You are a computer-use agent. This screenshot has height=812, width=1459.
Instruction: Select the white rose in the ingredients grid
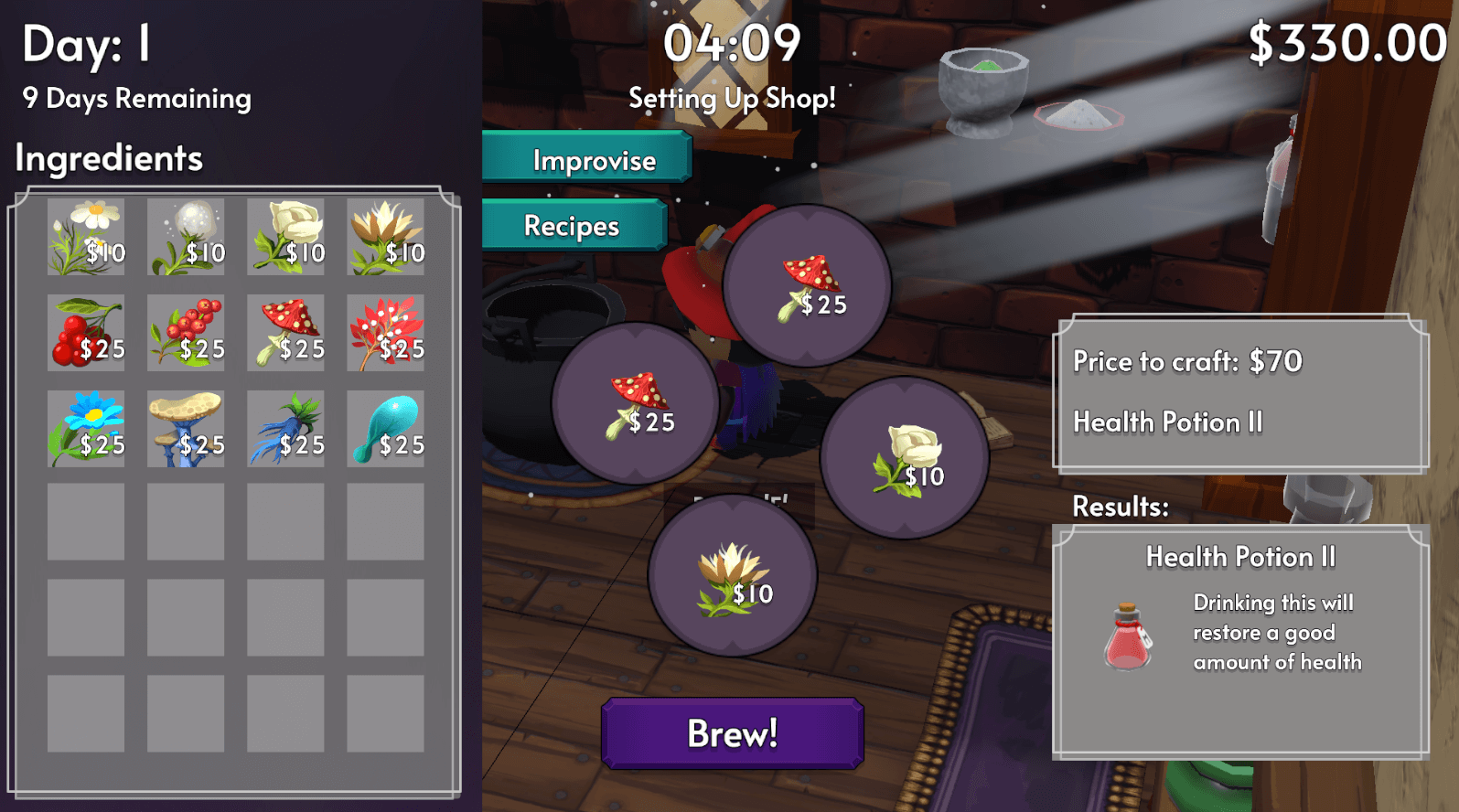tap(285, 237)
